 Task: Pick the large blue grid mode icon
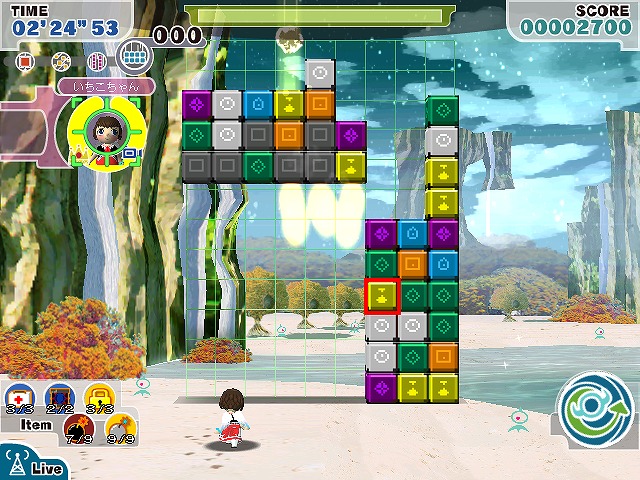point(134,57)
